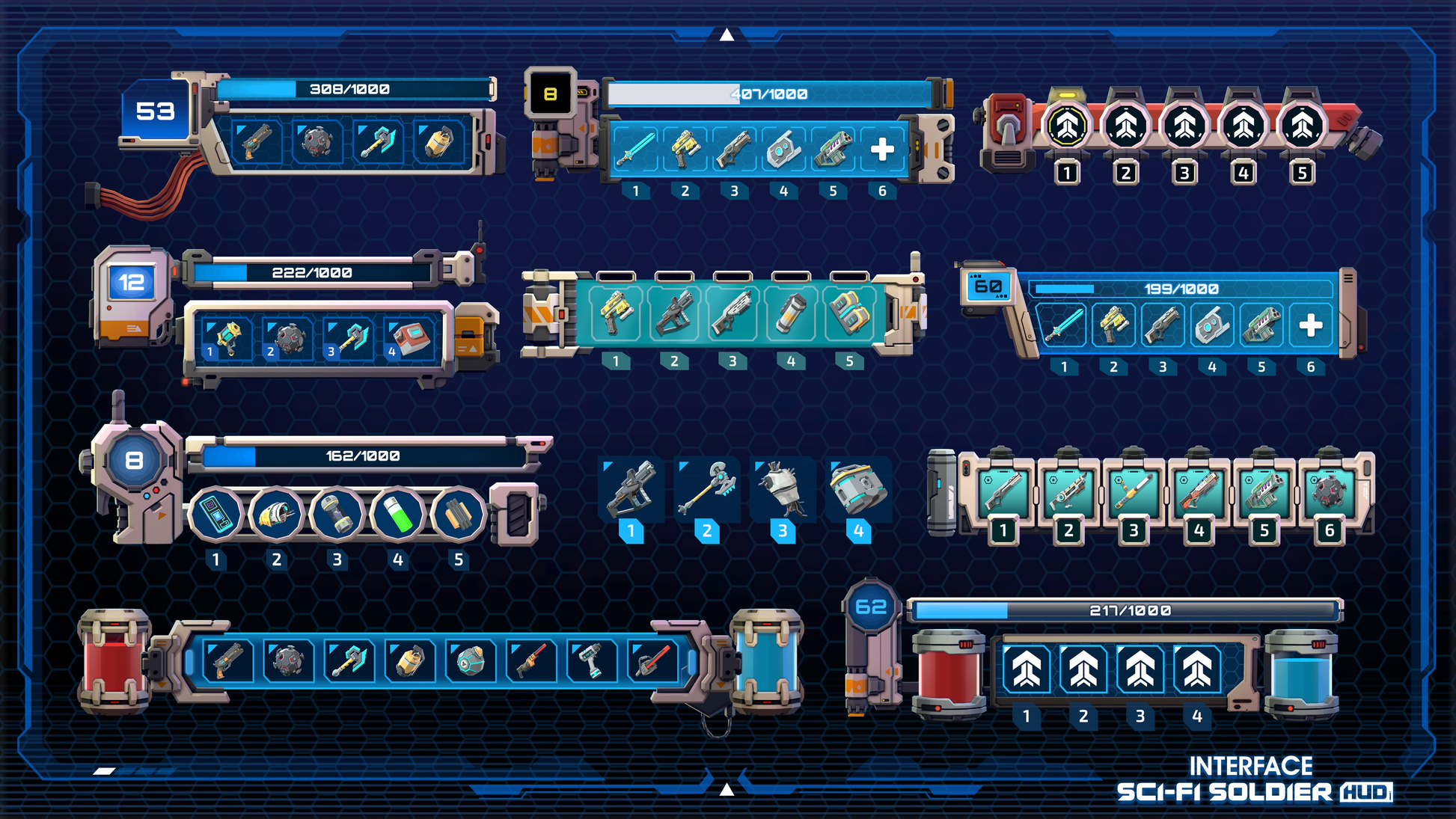1456x819 pixels.
Task: Equip the orange-and-white rifle in the beige hotbar
Action: tap(1199, 491)
